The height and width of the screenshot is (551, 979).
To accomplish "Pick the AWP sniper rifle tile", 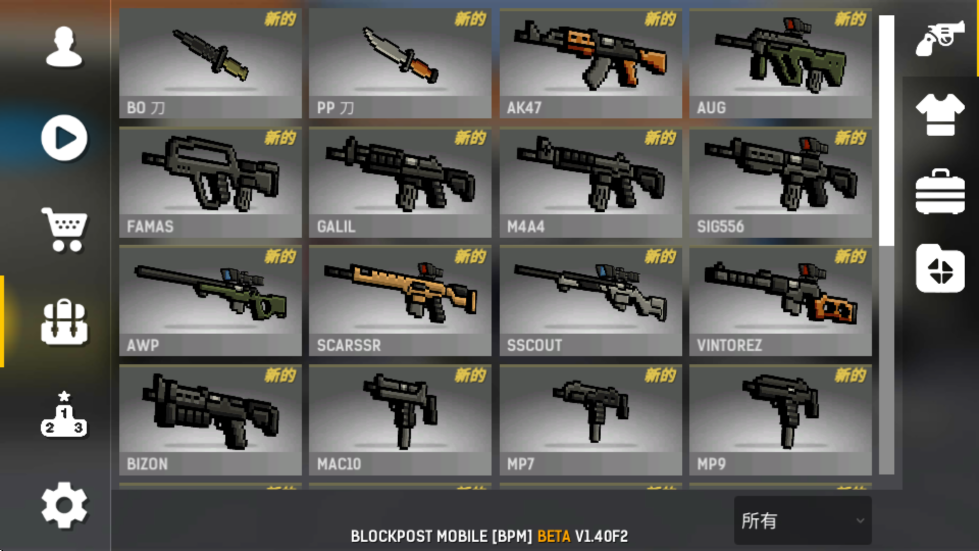I will 210,301.
